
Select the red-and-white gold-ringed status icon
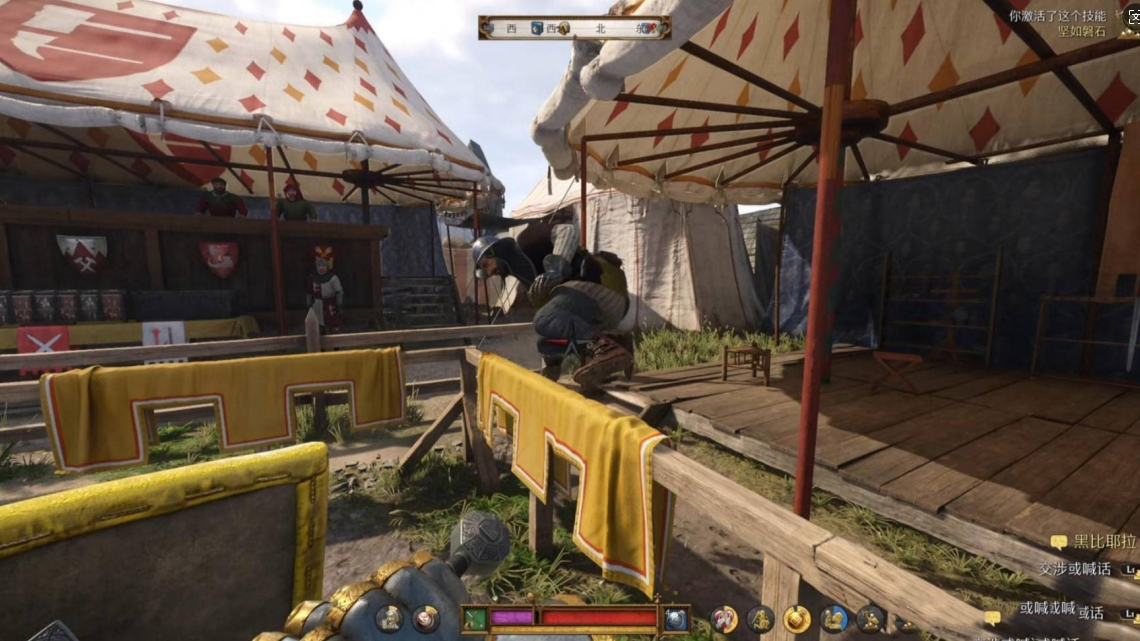(723, 619)
